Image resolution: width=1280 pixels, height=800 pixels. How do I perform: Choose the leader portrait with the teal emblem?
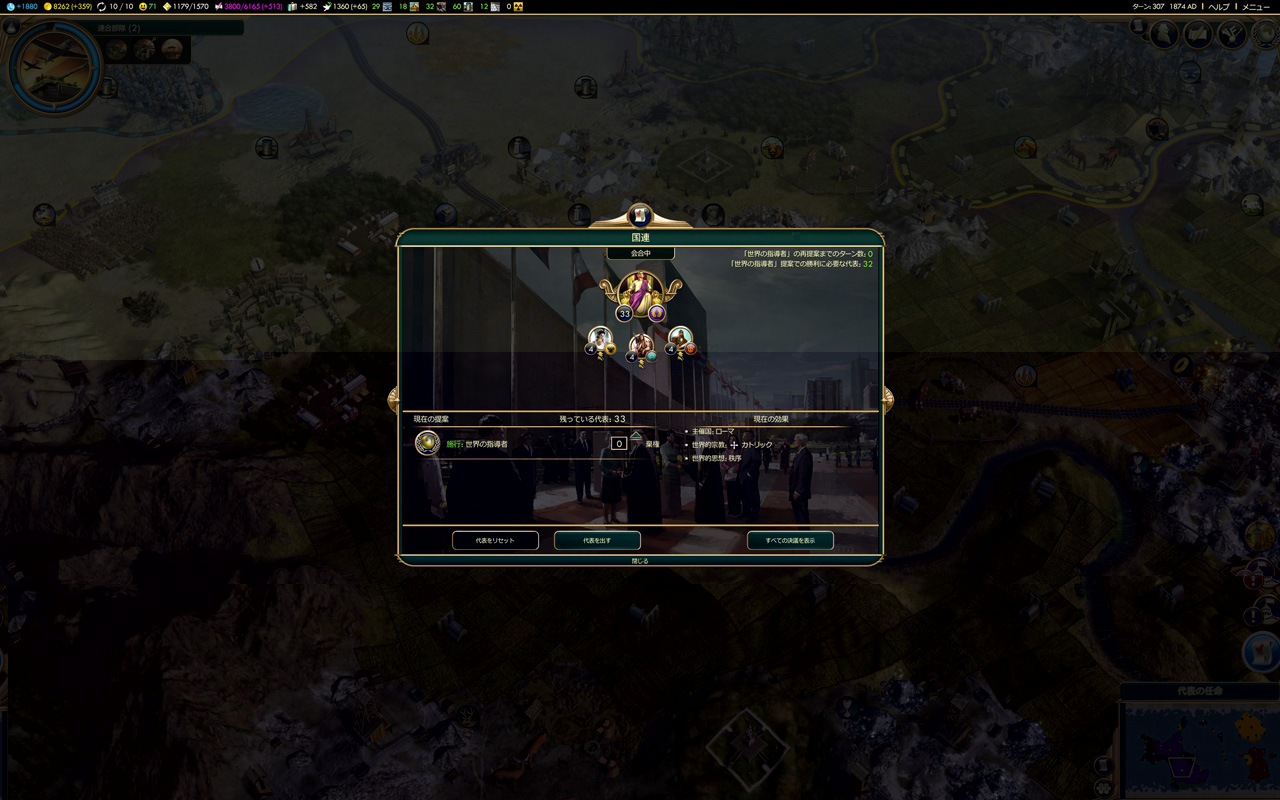click(x=641, y=348)
